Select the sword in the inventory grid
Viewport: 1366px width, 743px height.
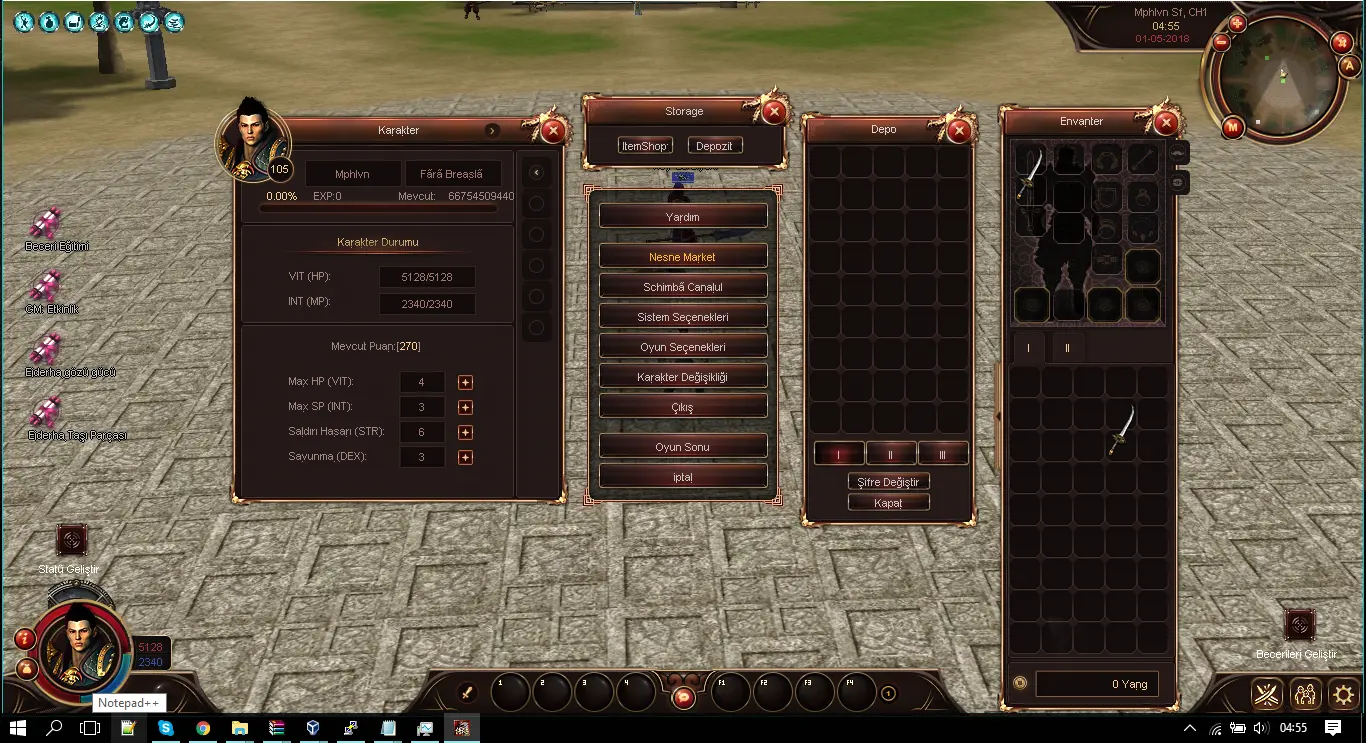click(x=1122, y=431)
